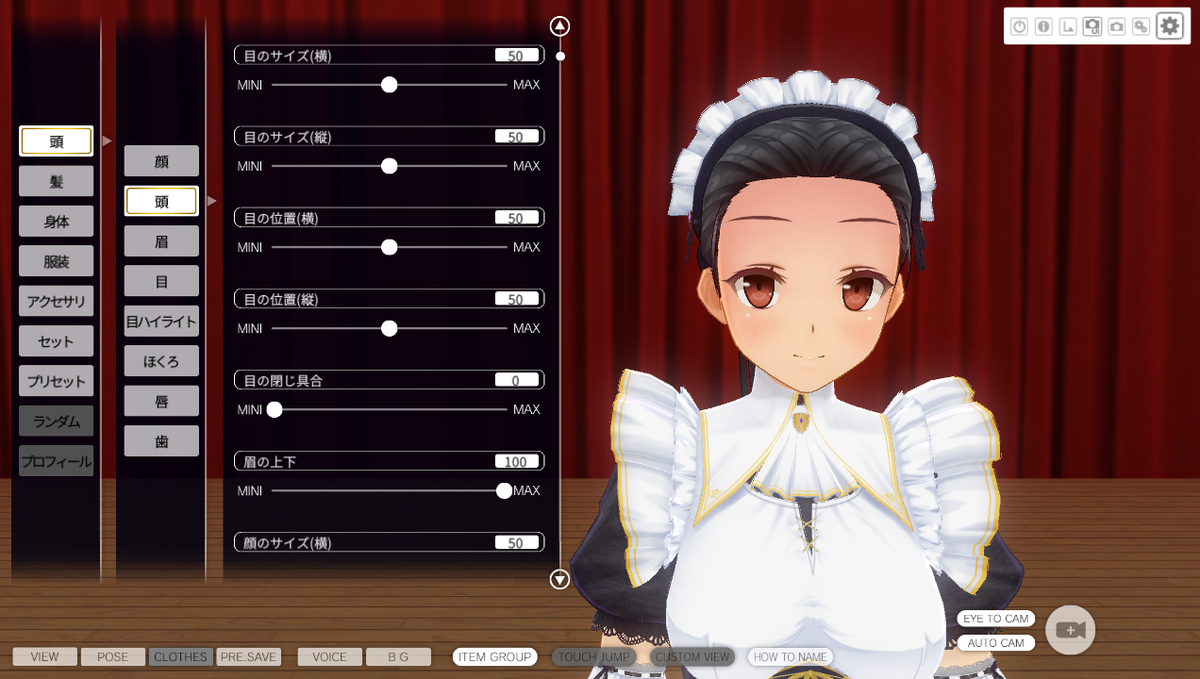Switch to the 服装 (clothing) category
1200x679 pixels.
coord(56,261)
